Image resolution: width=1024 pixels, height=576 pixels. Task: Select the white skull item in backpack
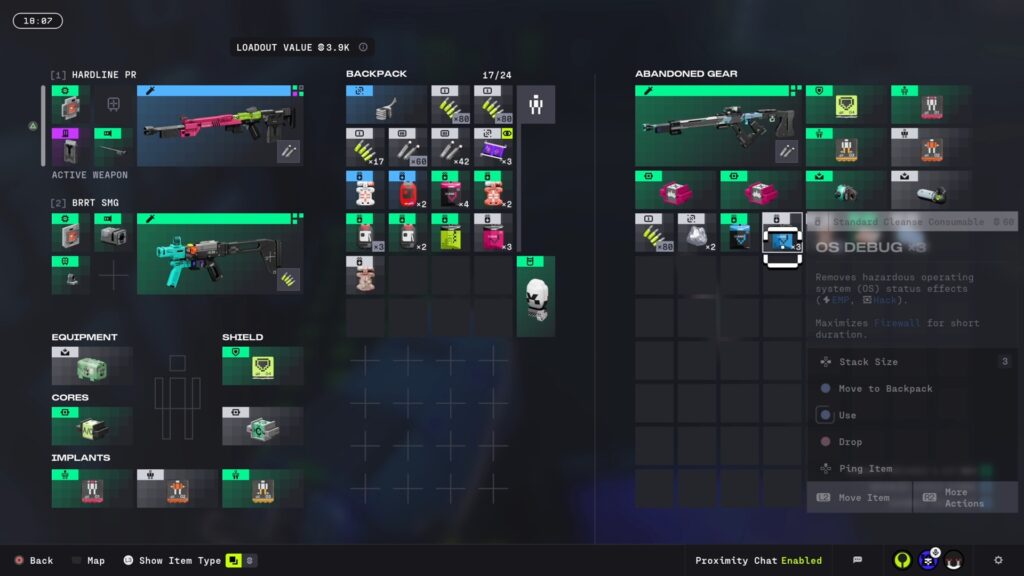(536, 297)
